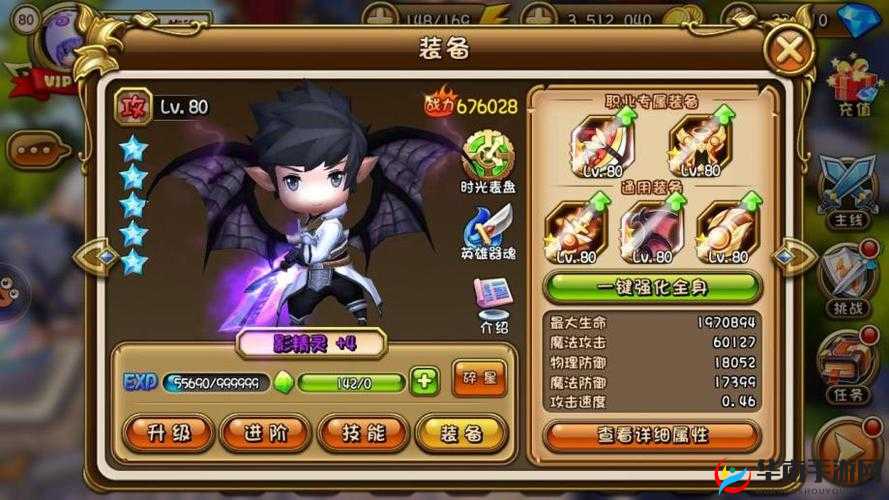Open the 时光表盘 time dial icon
The width and height of the screenshot is (889, 500).
[488, 157]
